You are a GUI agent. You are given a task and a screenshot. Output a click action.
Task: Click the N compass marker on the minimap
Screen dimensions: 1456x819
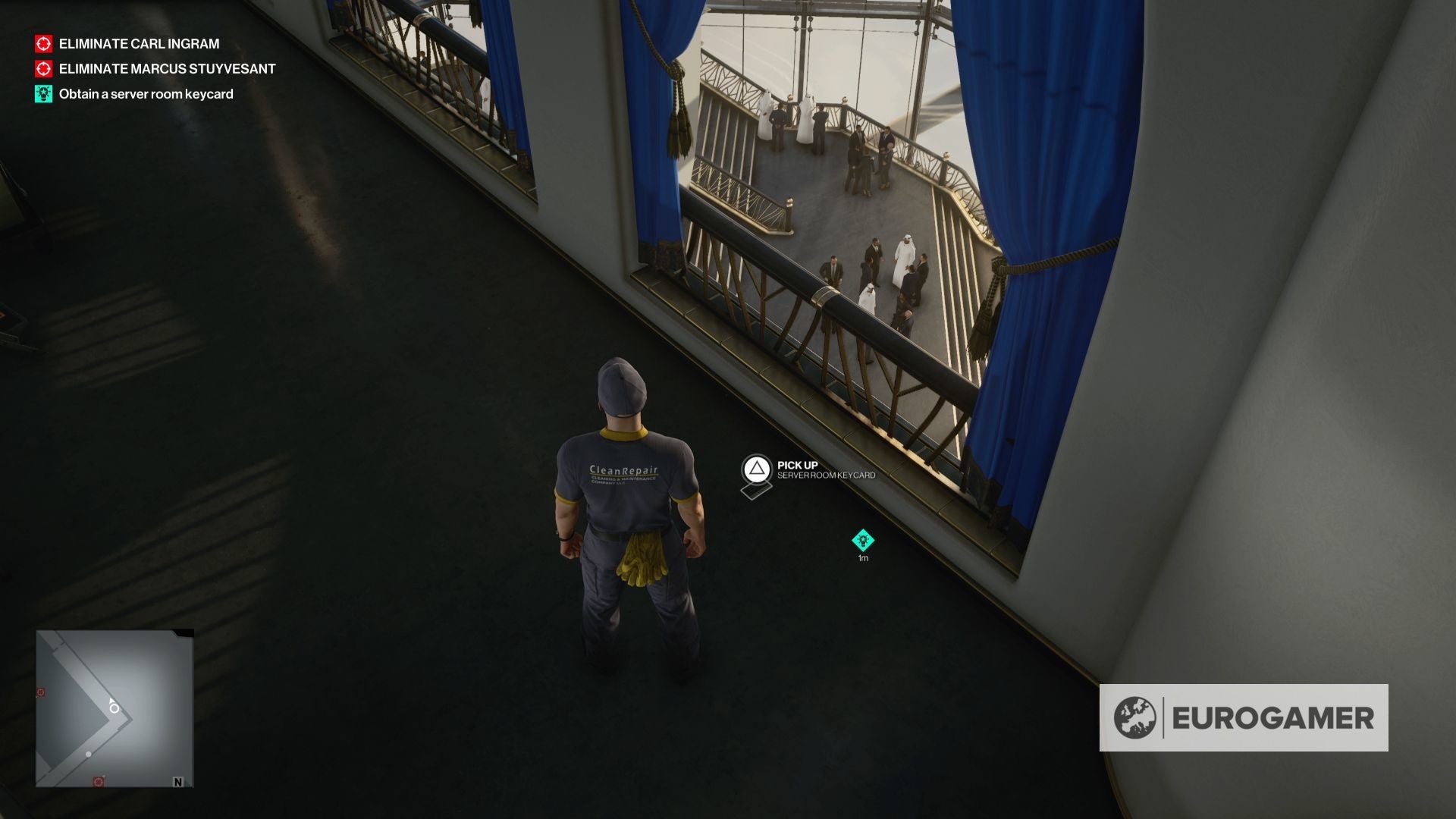tap(178, 782)
